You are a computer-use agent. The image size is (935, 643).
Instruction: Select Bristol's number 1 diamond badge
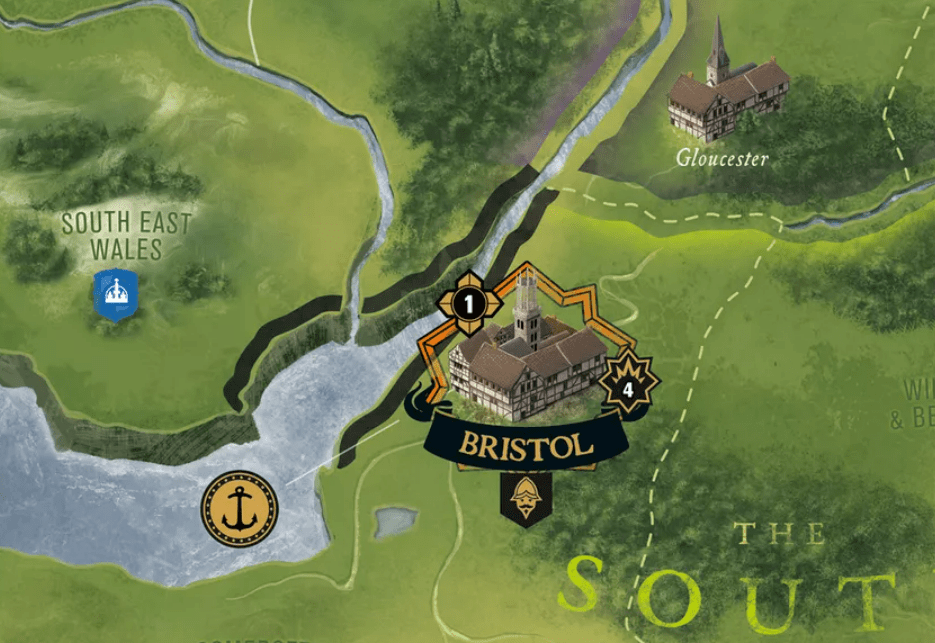click(x=469, y=299)
